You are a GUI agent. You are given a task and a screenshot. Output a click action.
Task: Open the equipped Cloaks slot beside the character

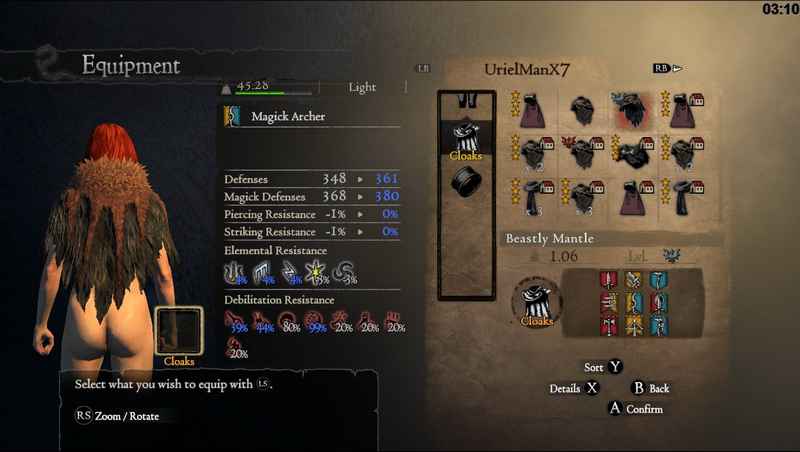click(x=179, y=332)
